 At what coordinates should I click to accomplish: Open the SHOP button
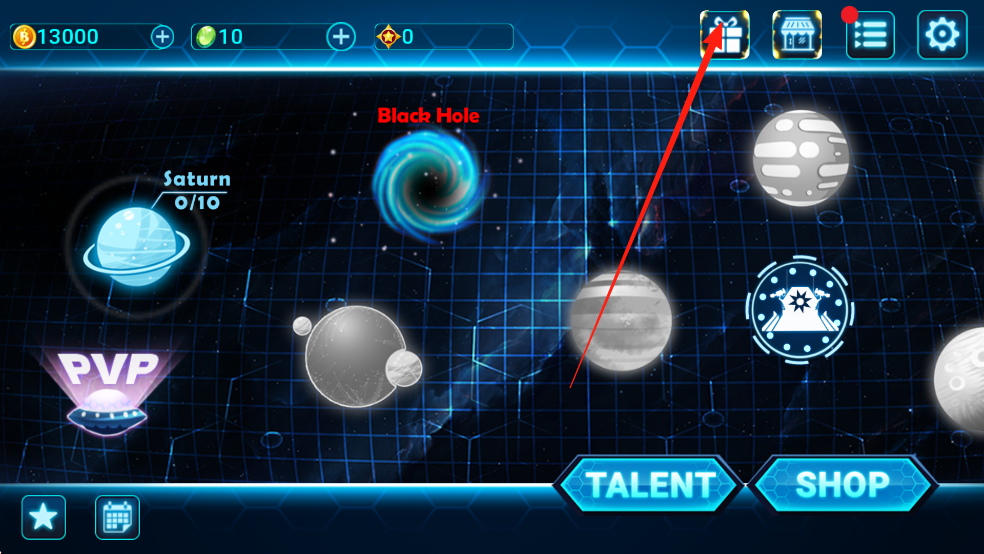click(x=842, y=486)
